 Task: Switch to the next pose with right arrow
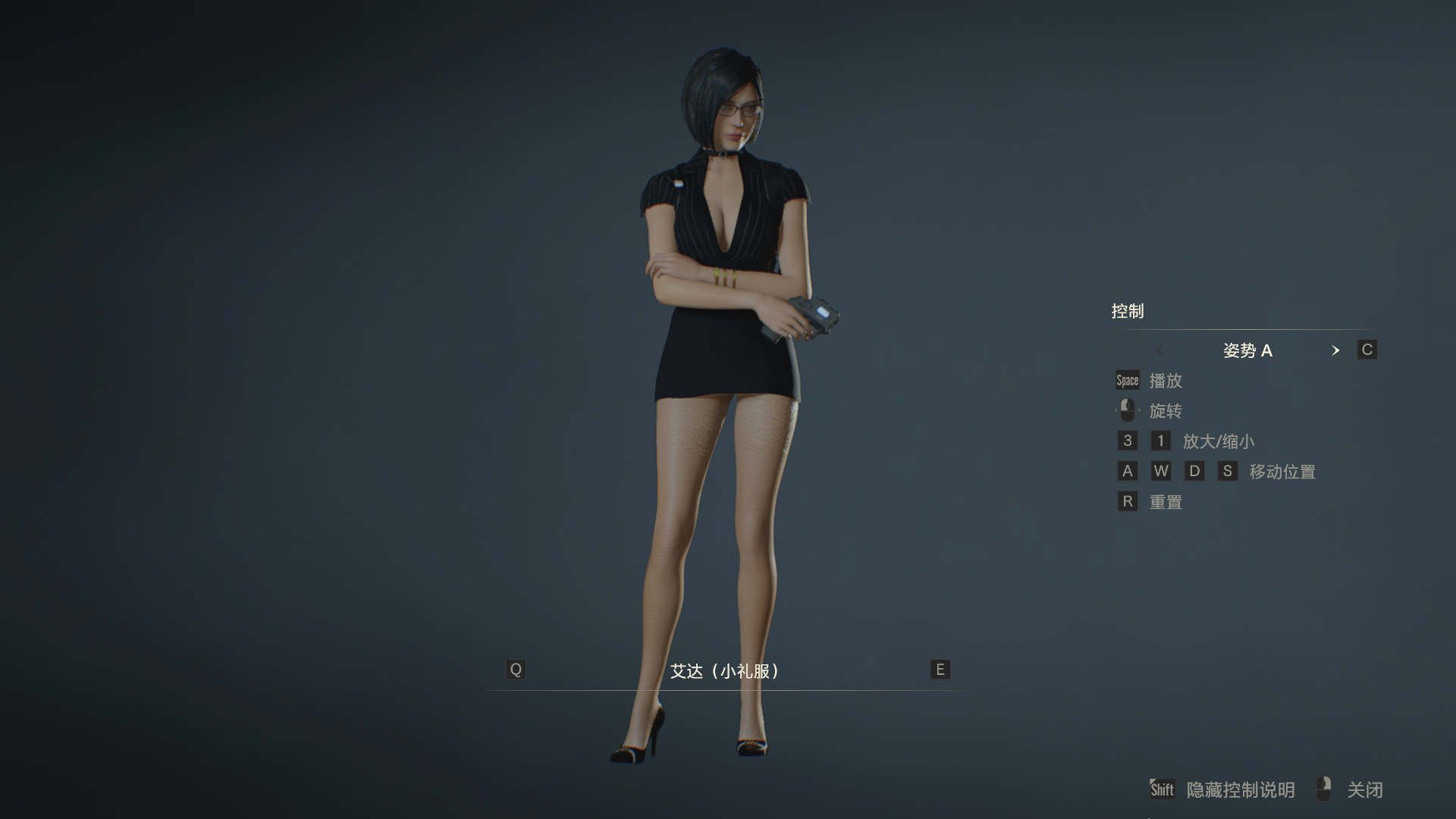[x=1335, y=350]
